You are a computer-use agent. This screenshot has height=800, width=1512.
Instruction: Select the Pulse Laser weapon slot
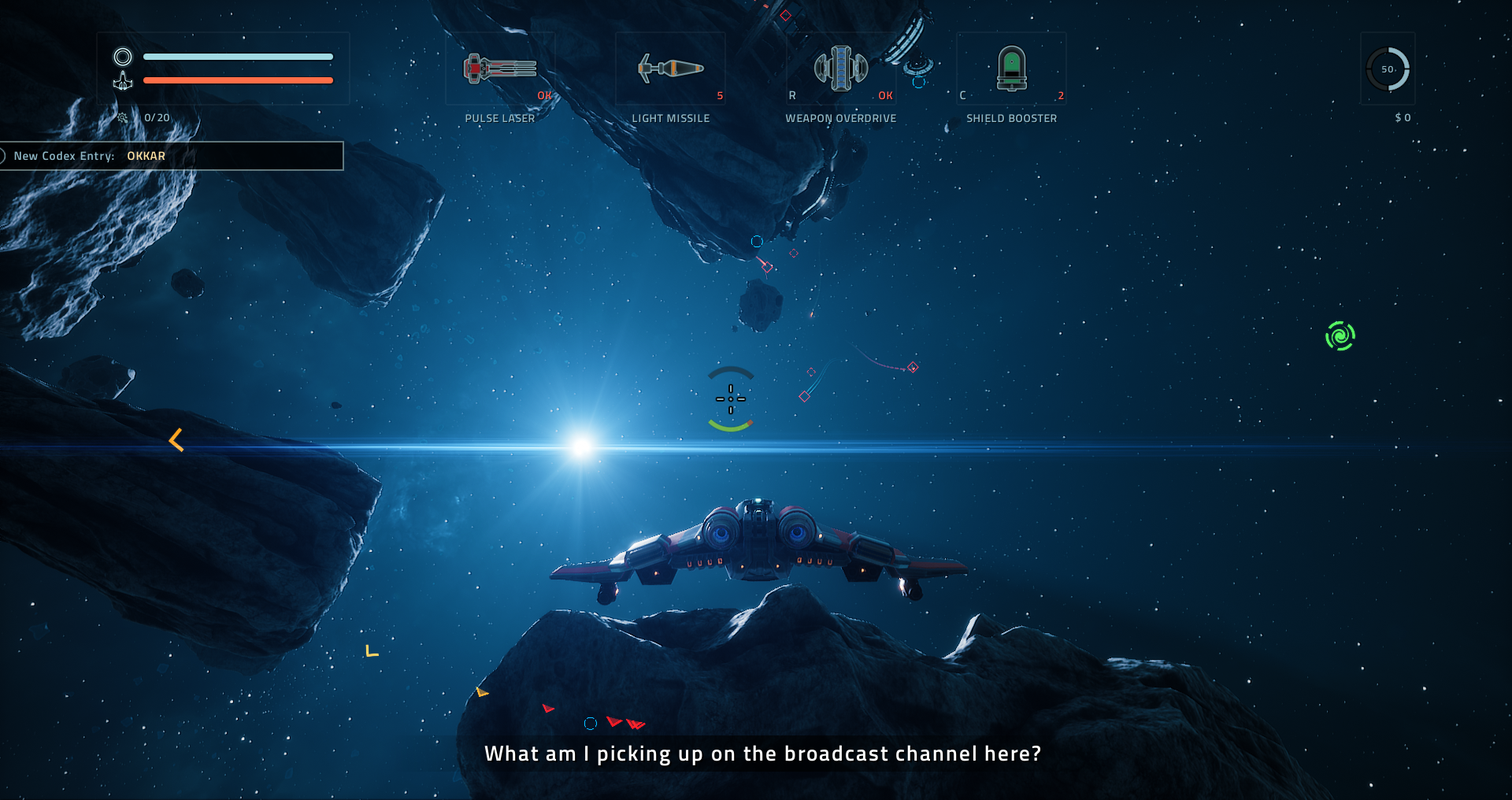500,69
